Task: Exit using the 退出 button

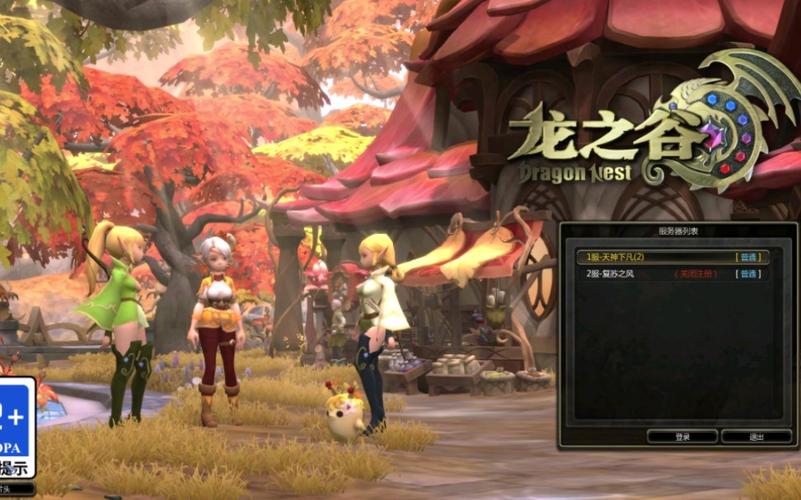Action: pos(756,437)
